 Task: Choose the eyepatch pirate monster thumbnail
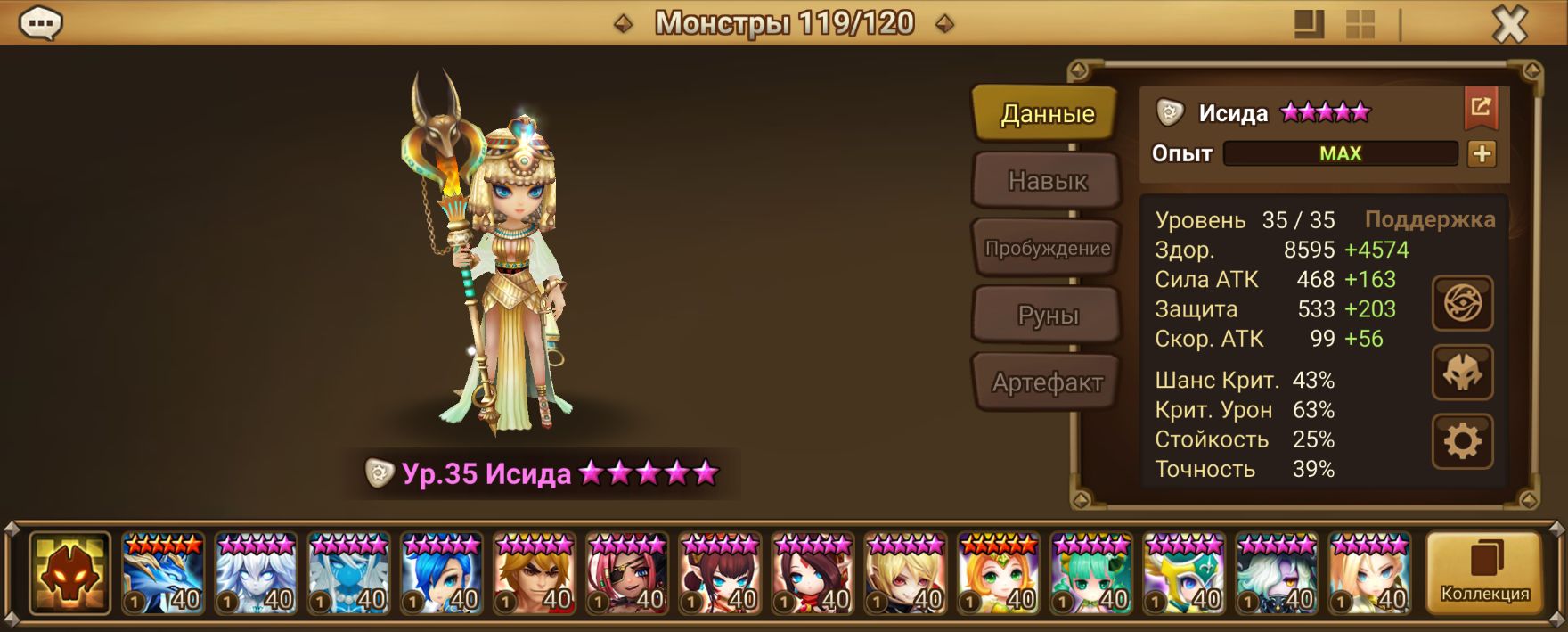626,574
